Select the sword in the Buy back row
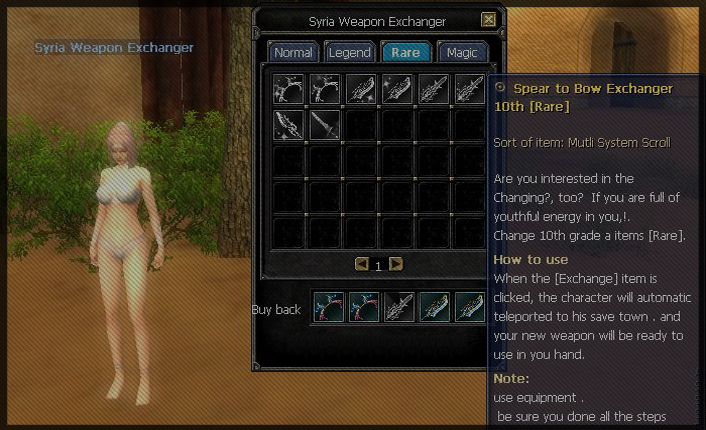 [399, 307]
